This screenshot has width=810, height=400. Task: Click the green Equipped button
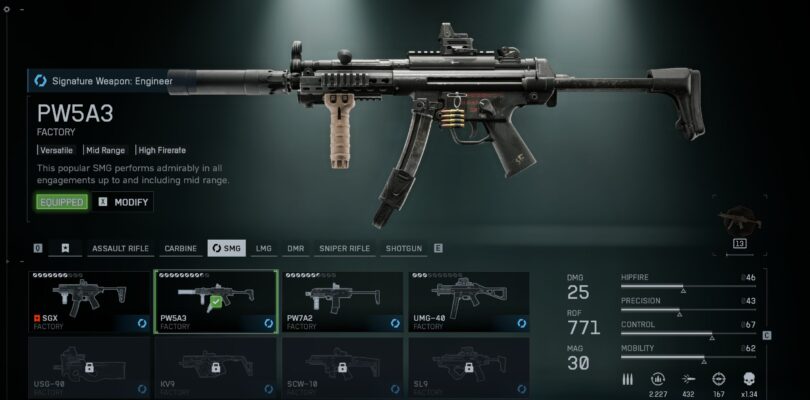(x=62, y=202)
